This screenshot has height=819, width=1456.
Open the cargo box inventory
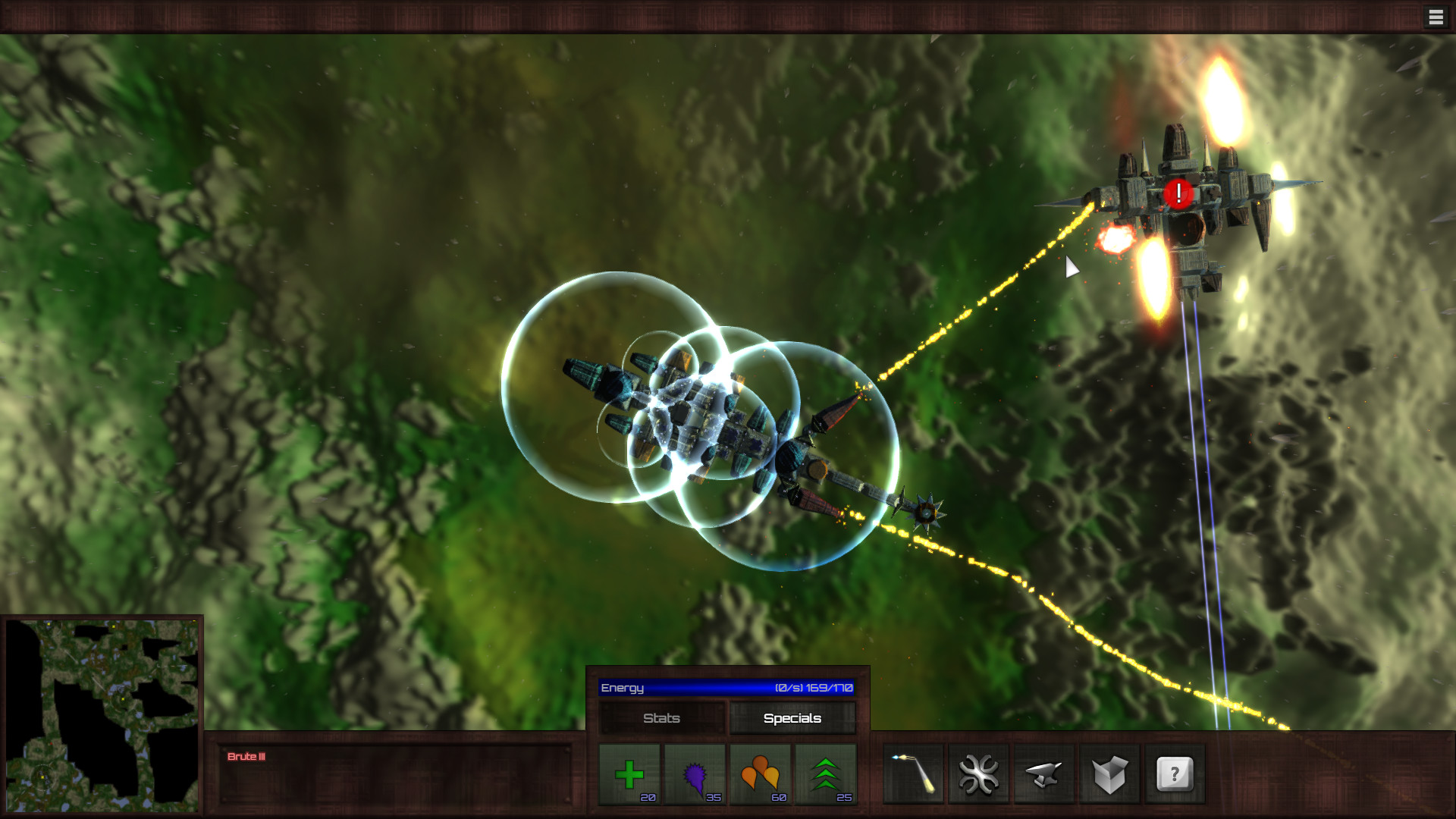pos(1109,773)
